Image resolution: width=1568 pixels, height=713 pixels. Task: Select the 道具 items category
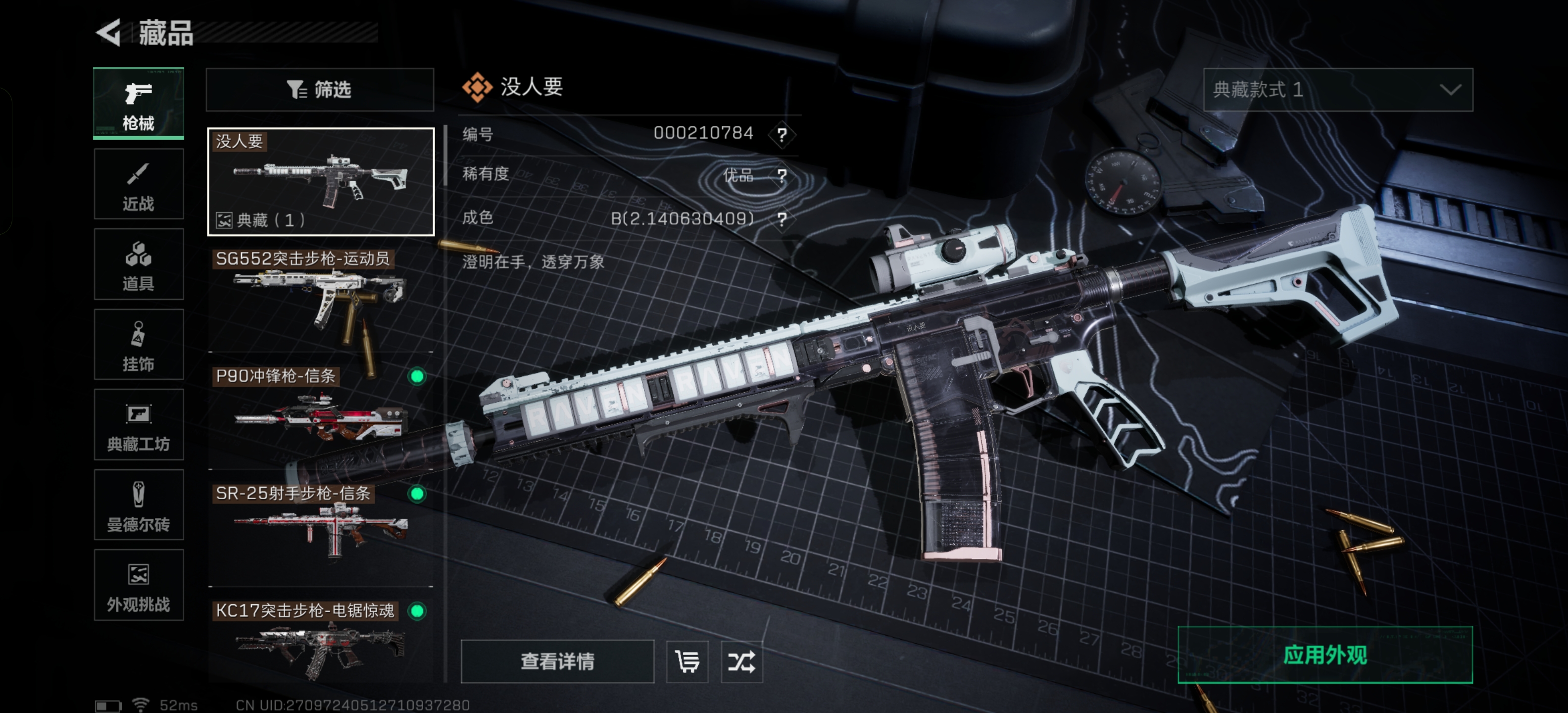tap(139, 264)
